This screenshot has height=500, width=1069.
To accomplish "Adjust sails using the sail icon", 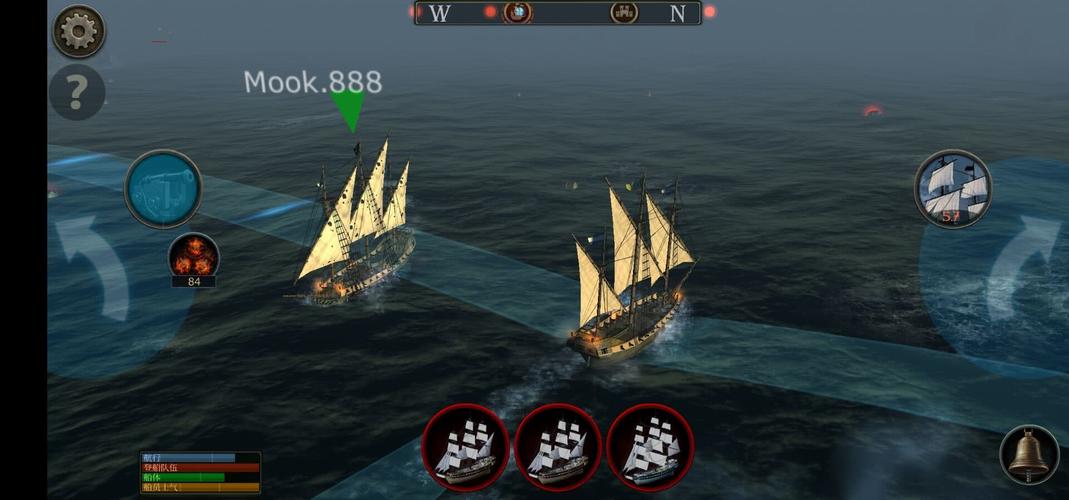I will pyautogui.click(x=952, y=188).
